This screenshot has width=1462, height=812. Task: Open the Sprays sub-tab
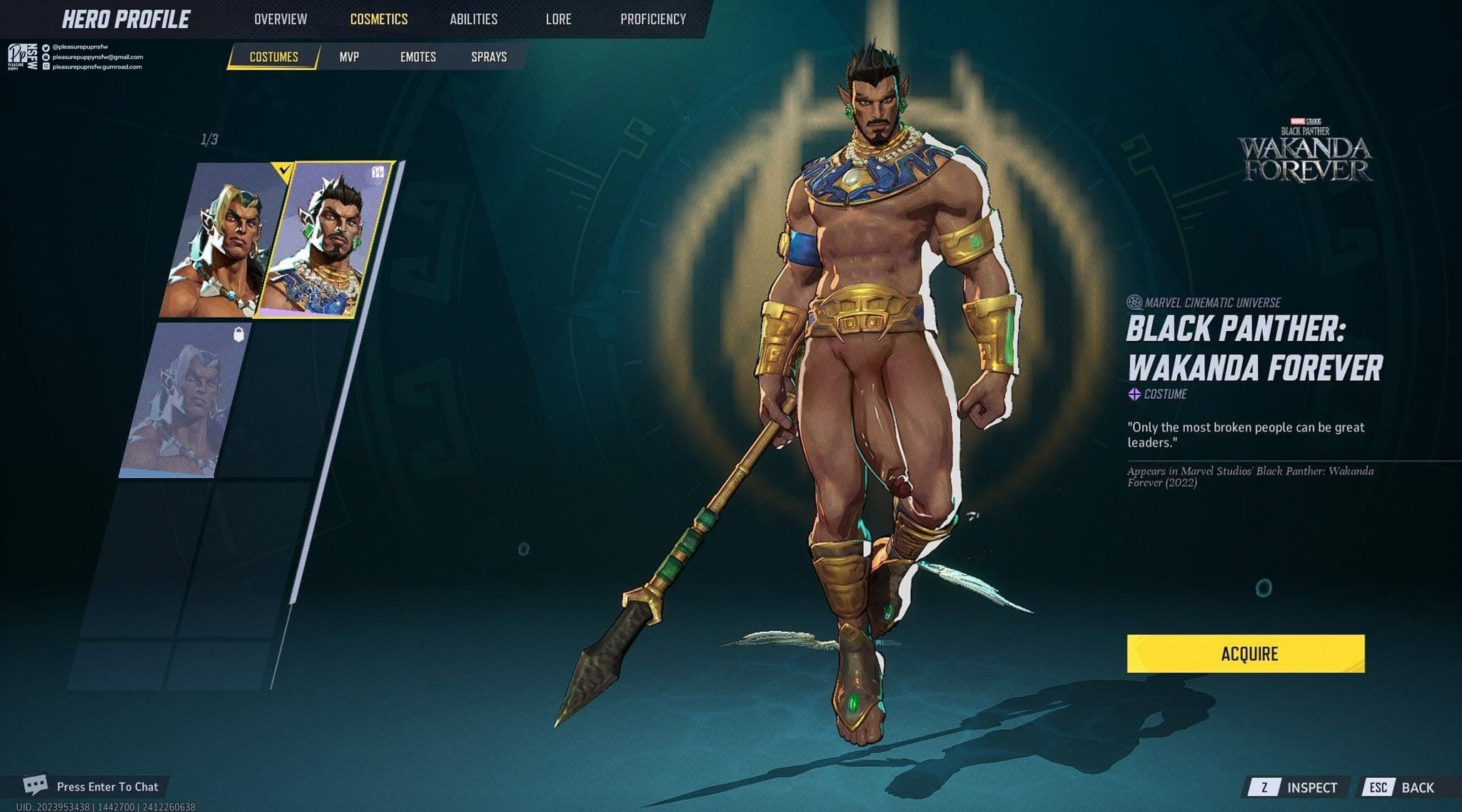(488, 57)
